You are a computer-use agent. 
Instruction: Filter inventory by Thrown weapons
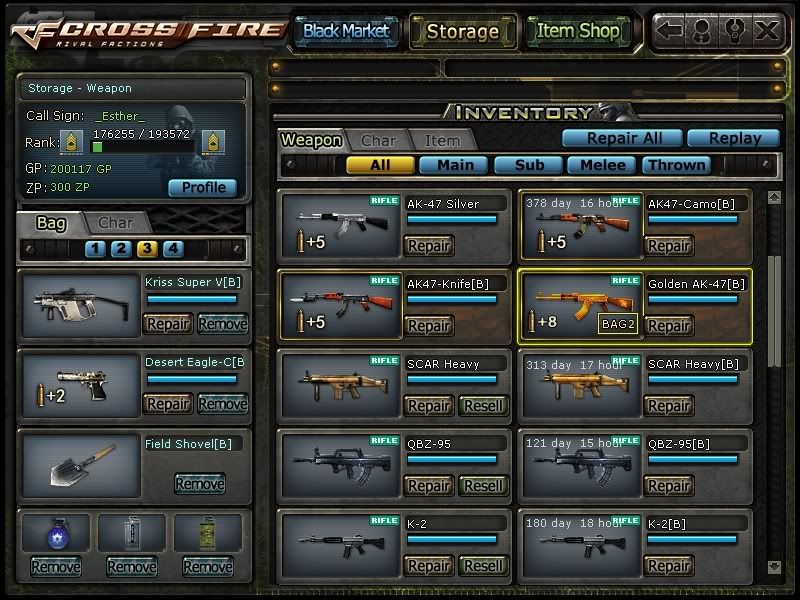point(677,165)
